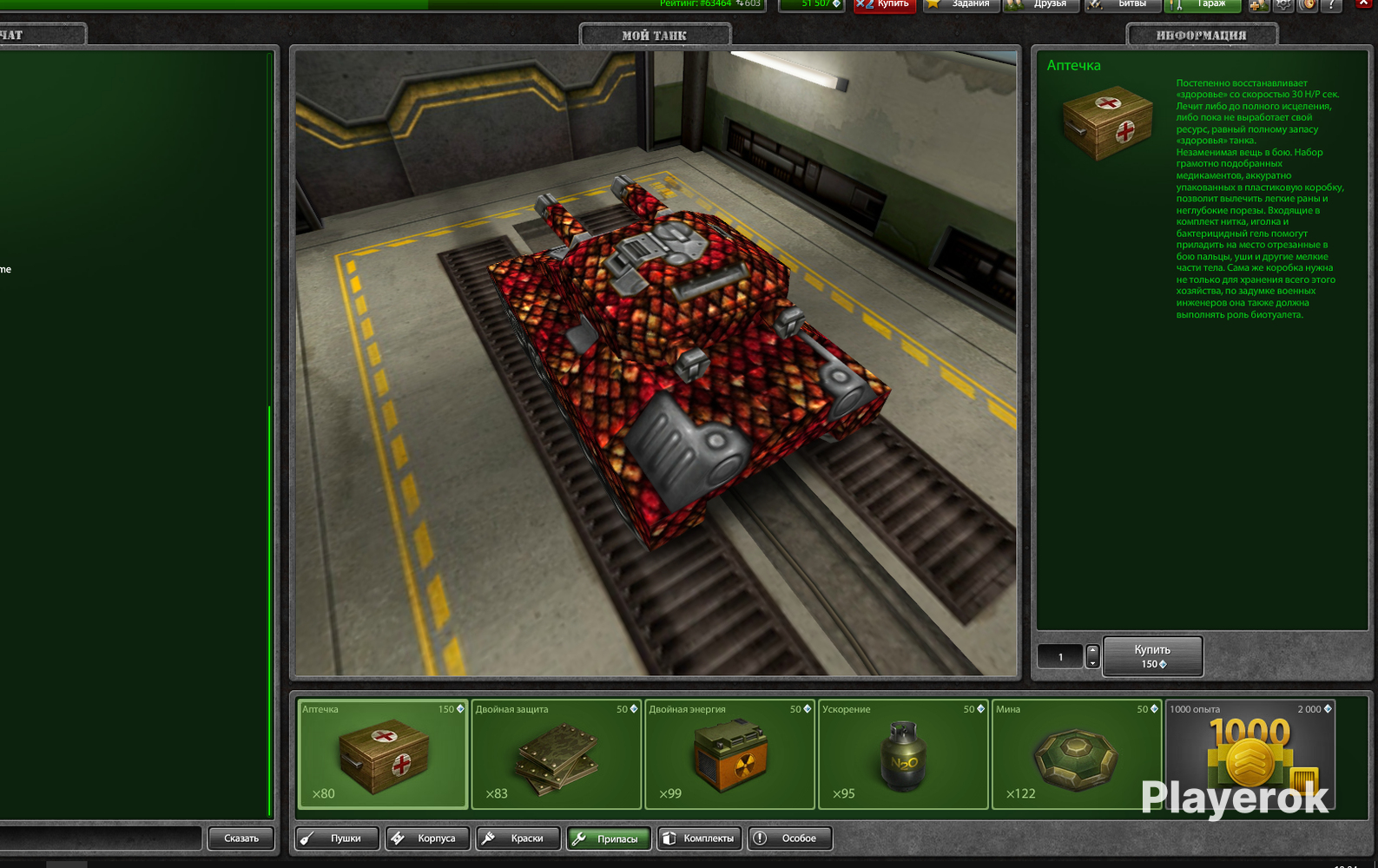This screenshot has width=1378, height=868.
Task: Open the Комплекты kits category
Action: 699,838
